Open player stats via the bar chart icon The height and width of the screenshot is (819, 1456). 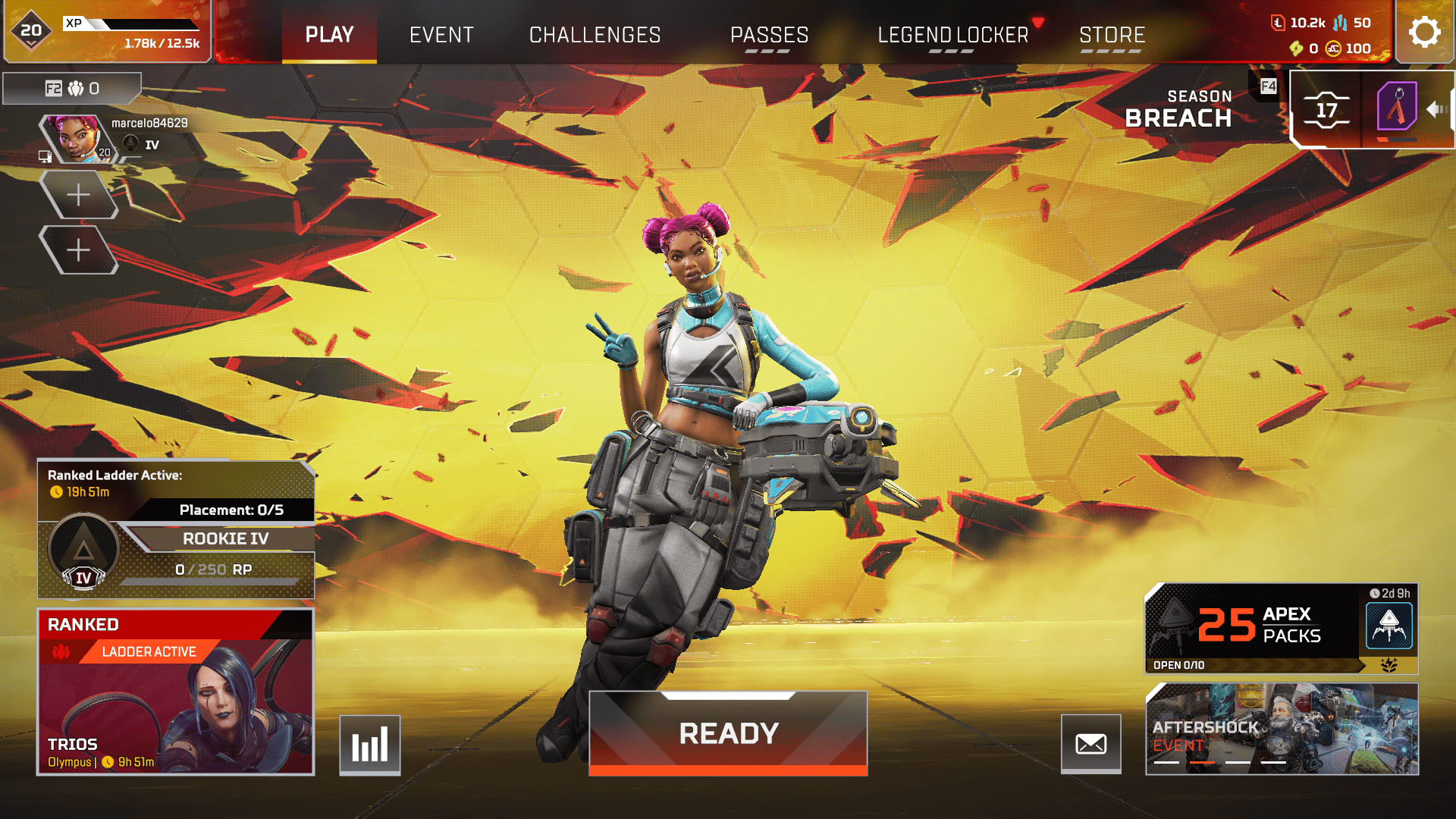369,745
